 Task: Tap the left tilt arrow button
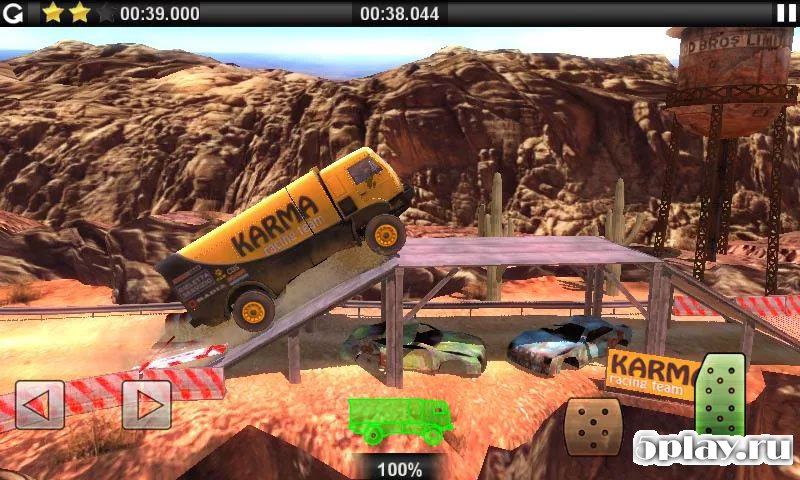[40, 405]
